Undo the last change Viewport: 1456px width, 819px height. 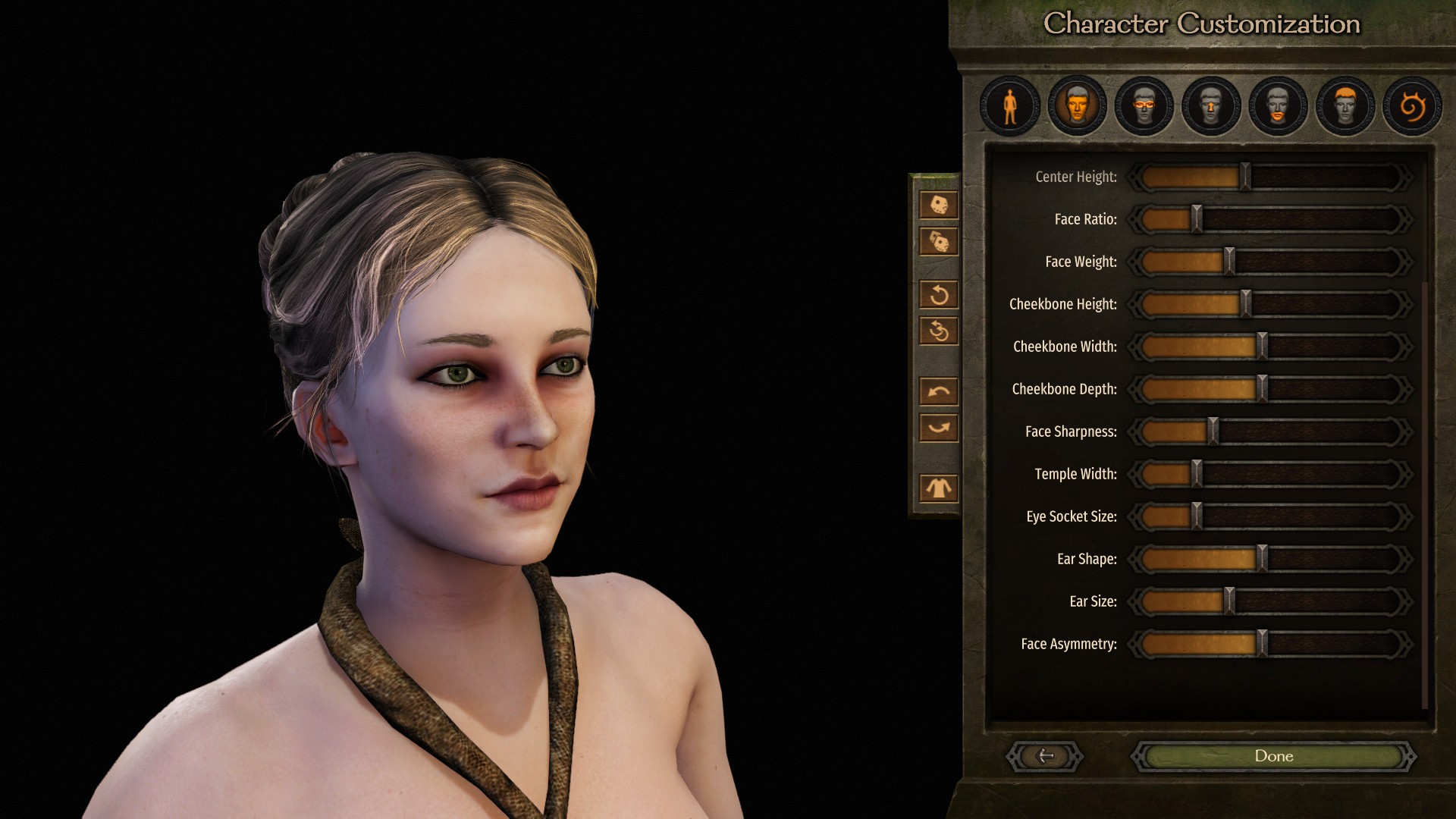(x=939, y=391)
